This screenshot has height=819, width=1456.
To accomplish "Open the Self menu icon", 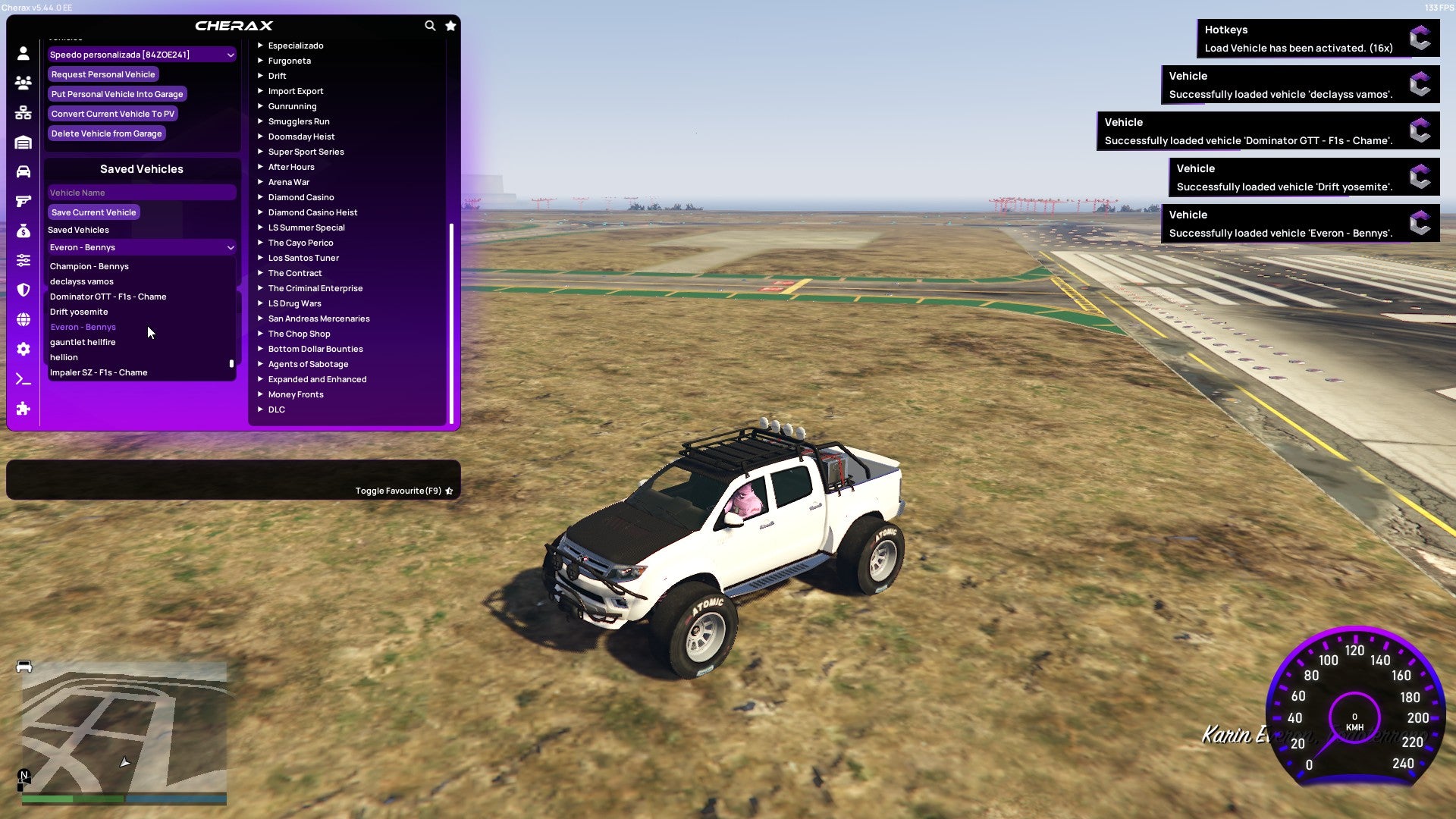I will (x=23, y=53).
